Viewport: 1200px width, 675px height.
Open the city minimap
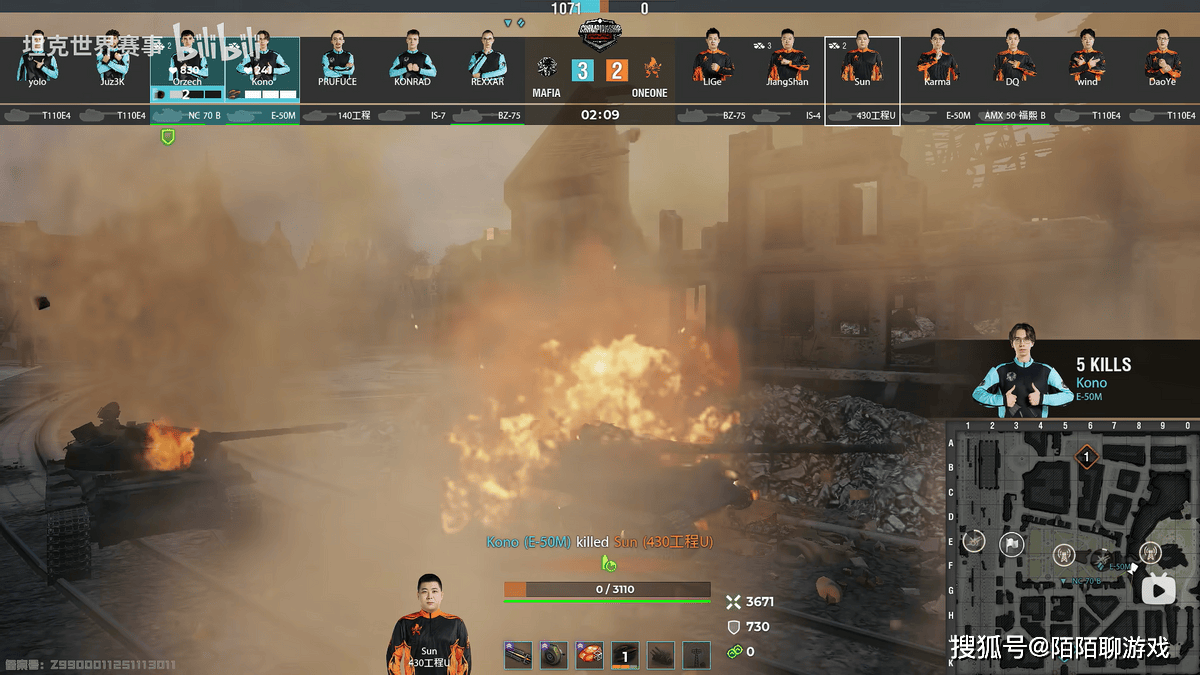click(x=1072, y=545)
